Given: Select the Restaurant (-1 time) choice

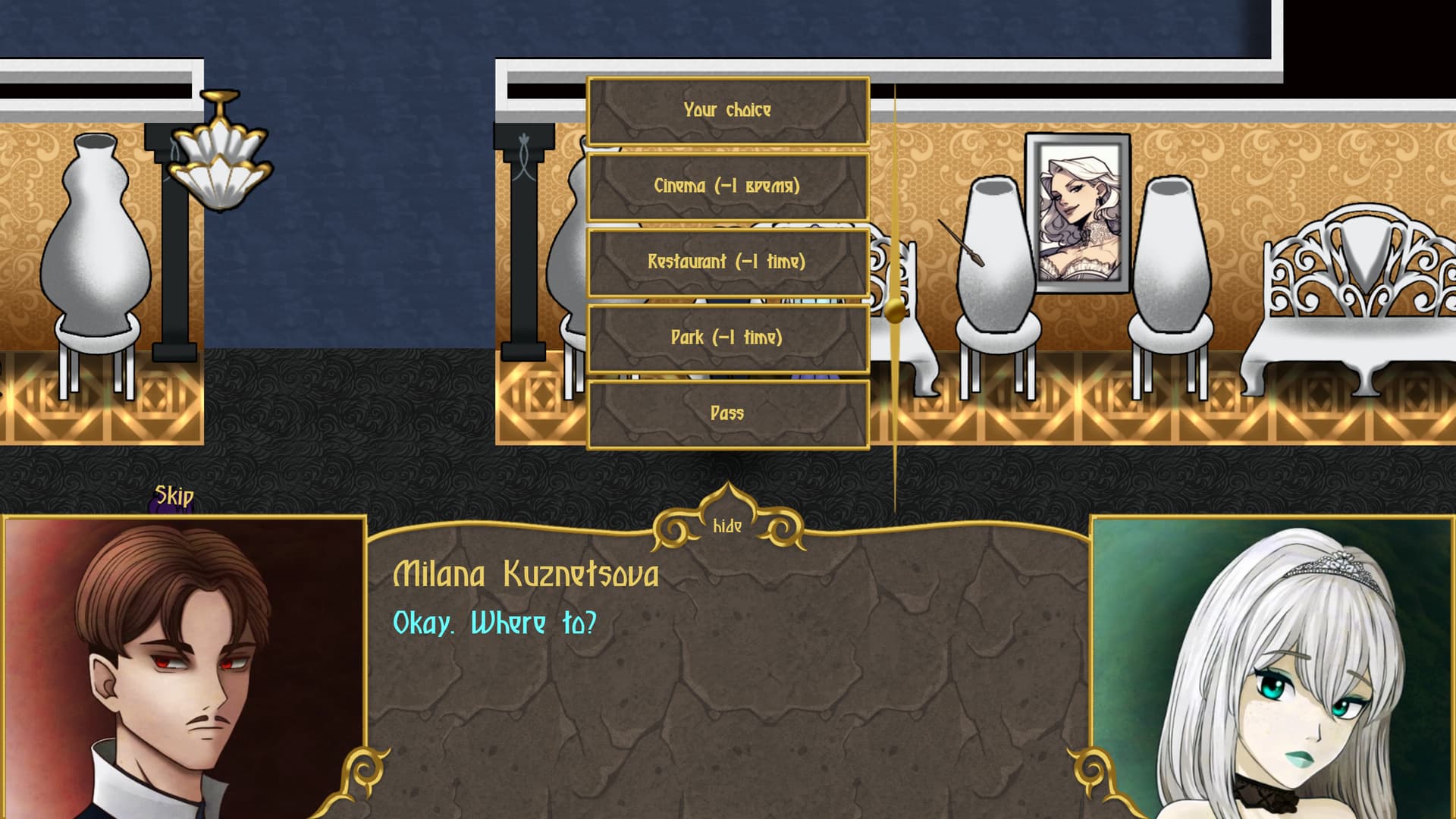Looking at the screenshot, I should (727, 262).
